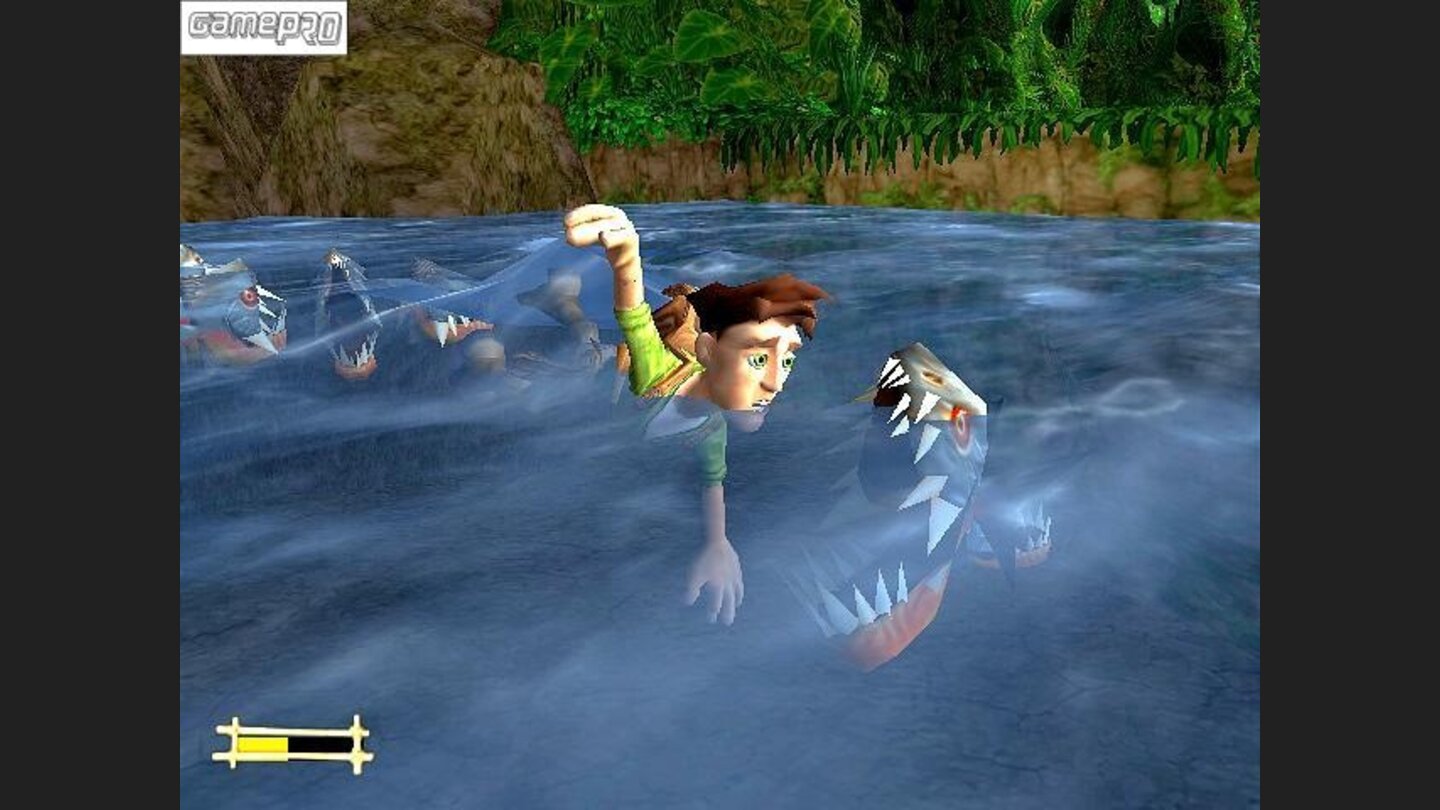Click the explorer's raised fist
The width and height of the screenshot is (1440, 810).
pos(597,225)
